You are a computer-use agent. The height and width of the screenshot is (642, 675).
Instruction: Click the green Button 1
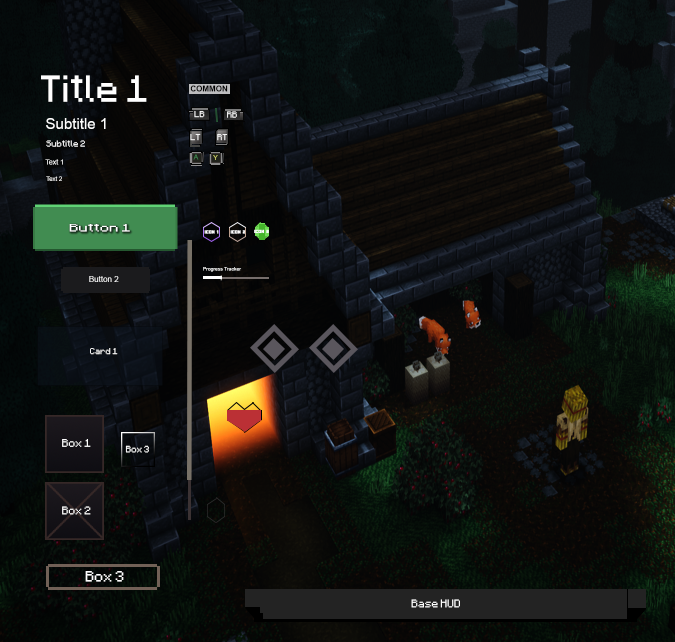105,228
